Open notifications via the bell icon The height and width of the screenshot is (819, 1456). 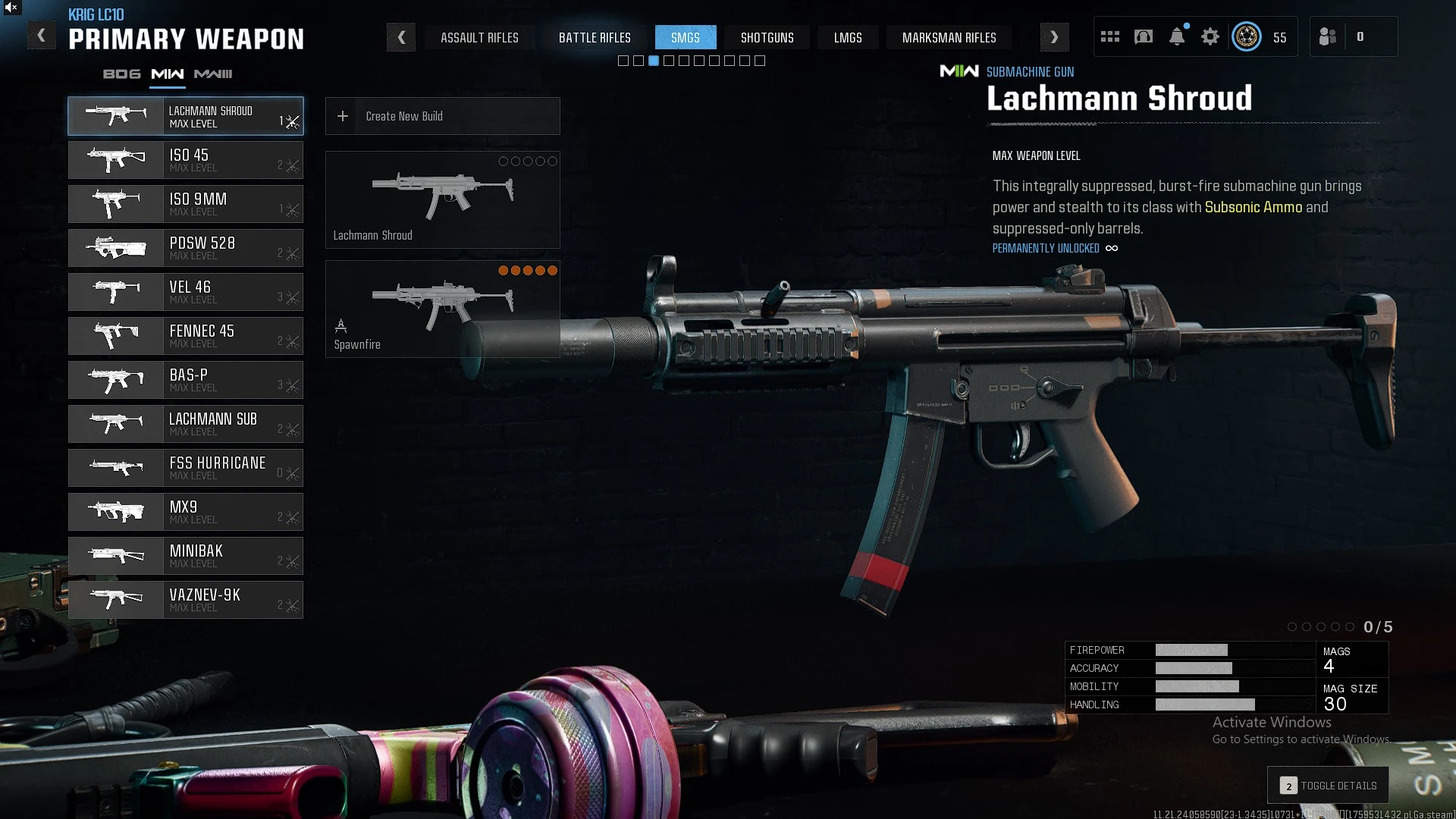click(x=1176, y=36)
